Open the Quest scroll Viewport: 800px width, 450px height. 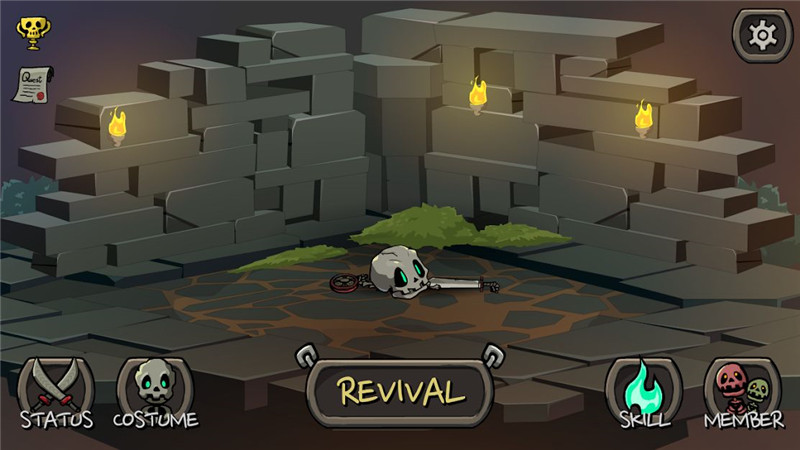pos(31,84)
